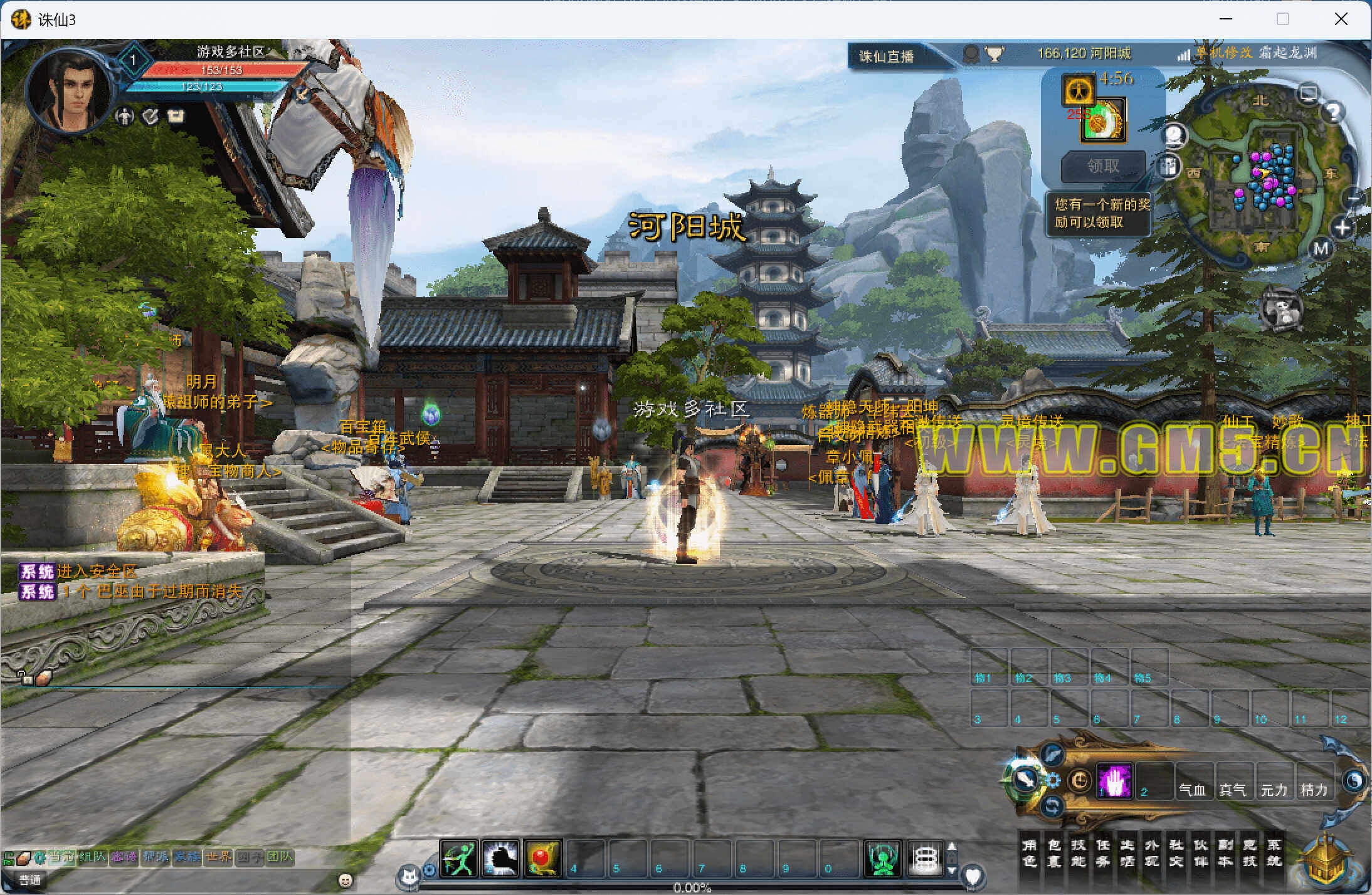The width and height of the screenshot is (1372, 895).
Task: Open the chat emoji smiley picker
Action: click(345, 880)
